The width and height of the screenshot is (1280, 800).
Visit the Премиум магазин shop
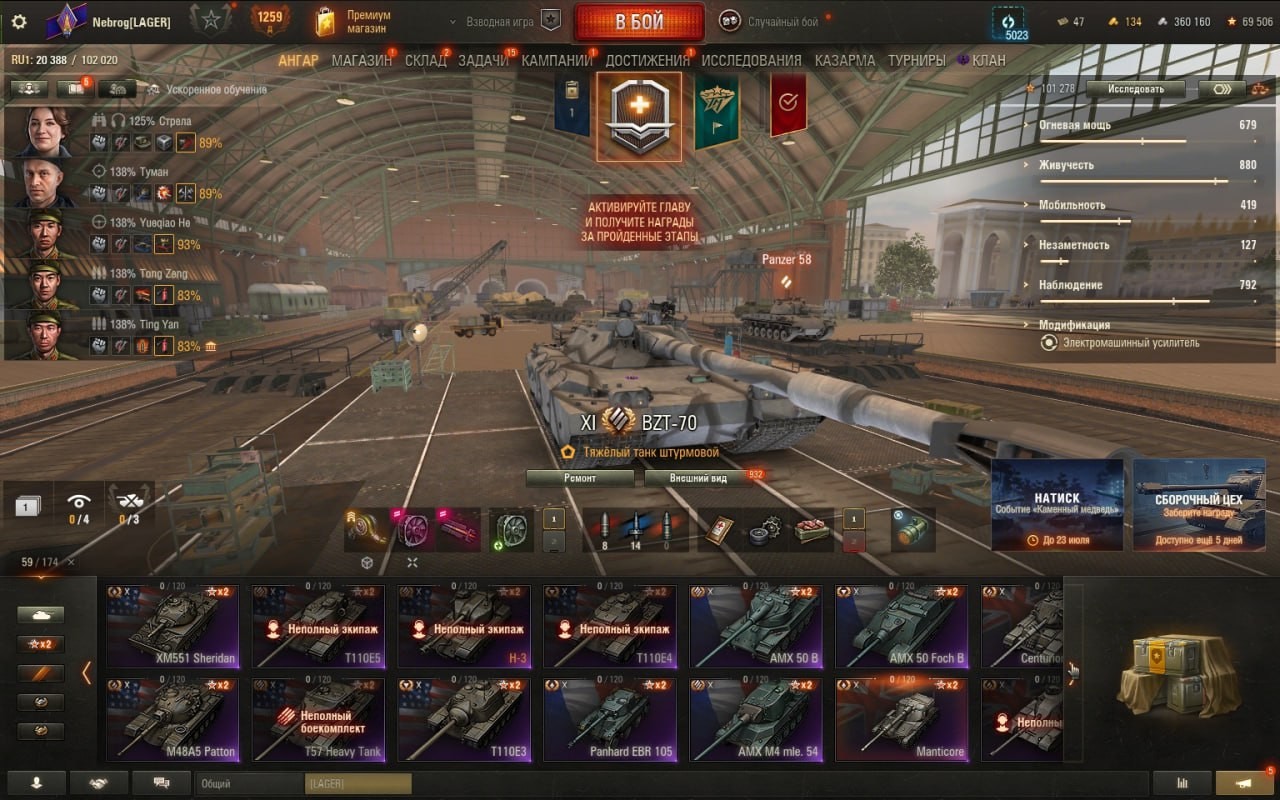[353, 22]
